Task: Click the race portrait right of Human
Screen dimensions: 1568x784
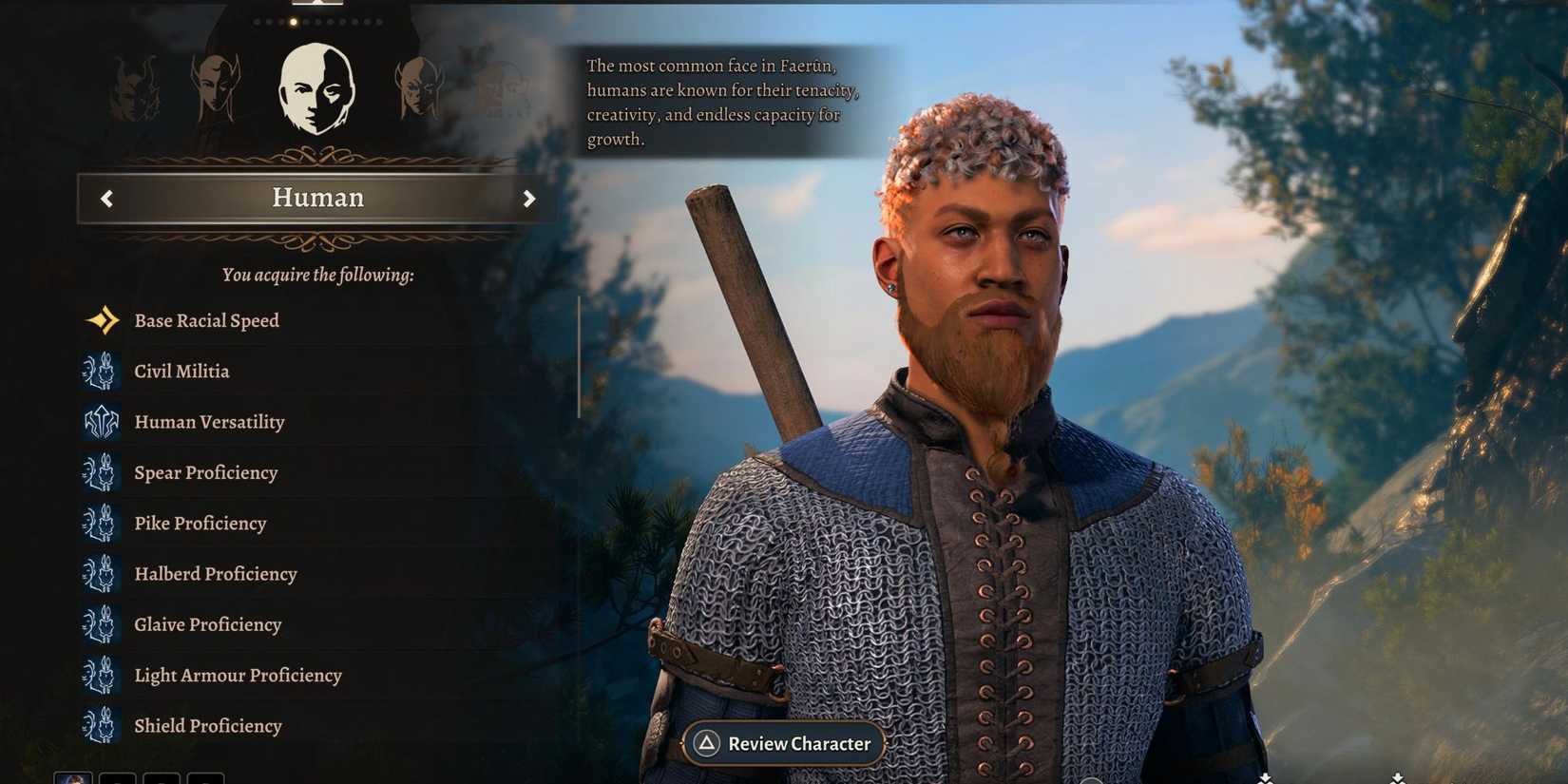Action: 421,86
